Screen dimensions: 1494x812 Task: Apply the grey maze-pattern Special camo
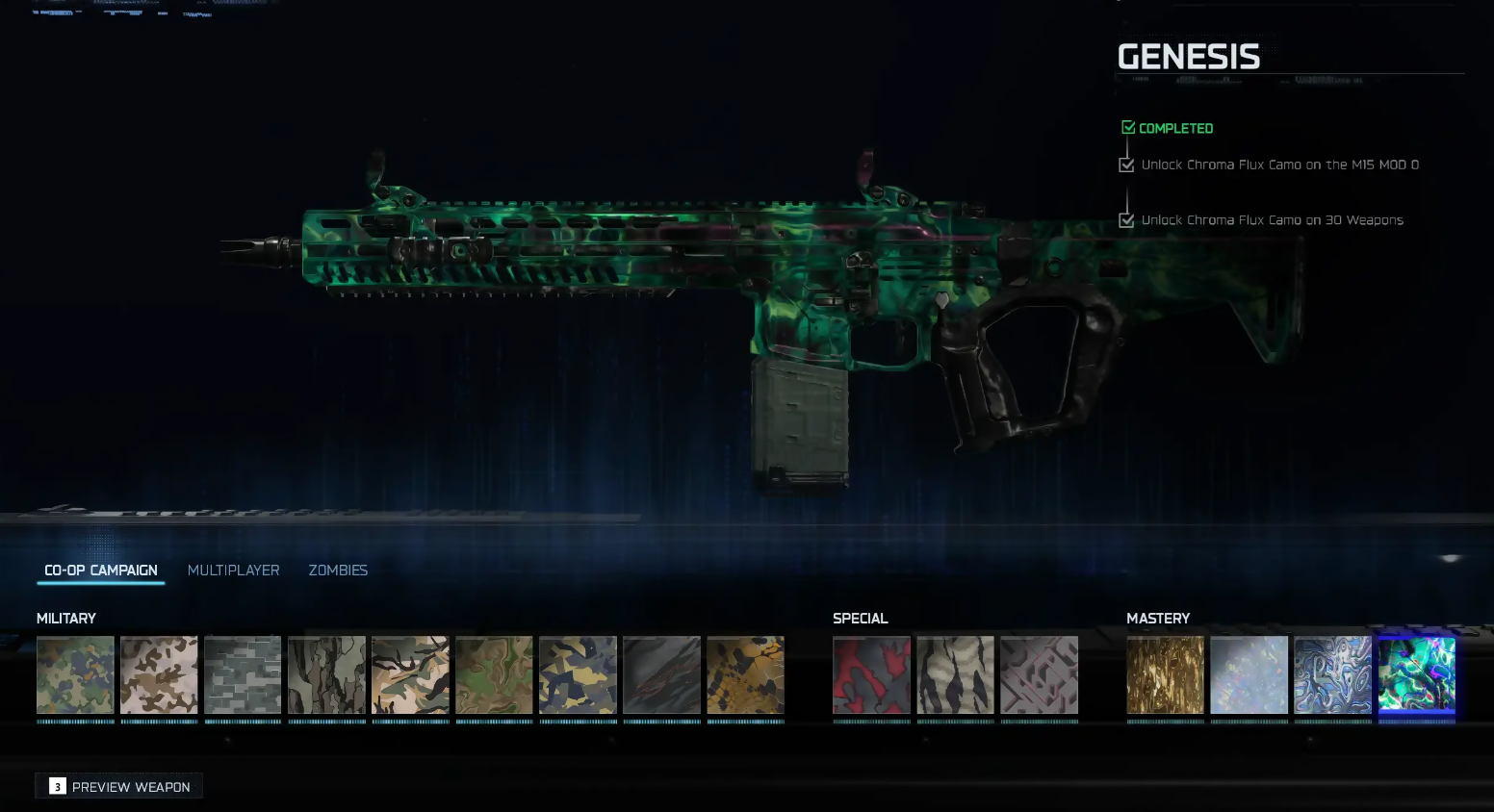pos(1039,674)
